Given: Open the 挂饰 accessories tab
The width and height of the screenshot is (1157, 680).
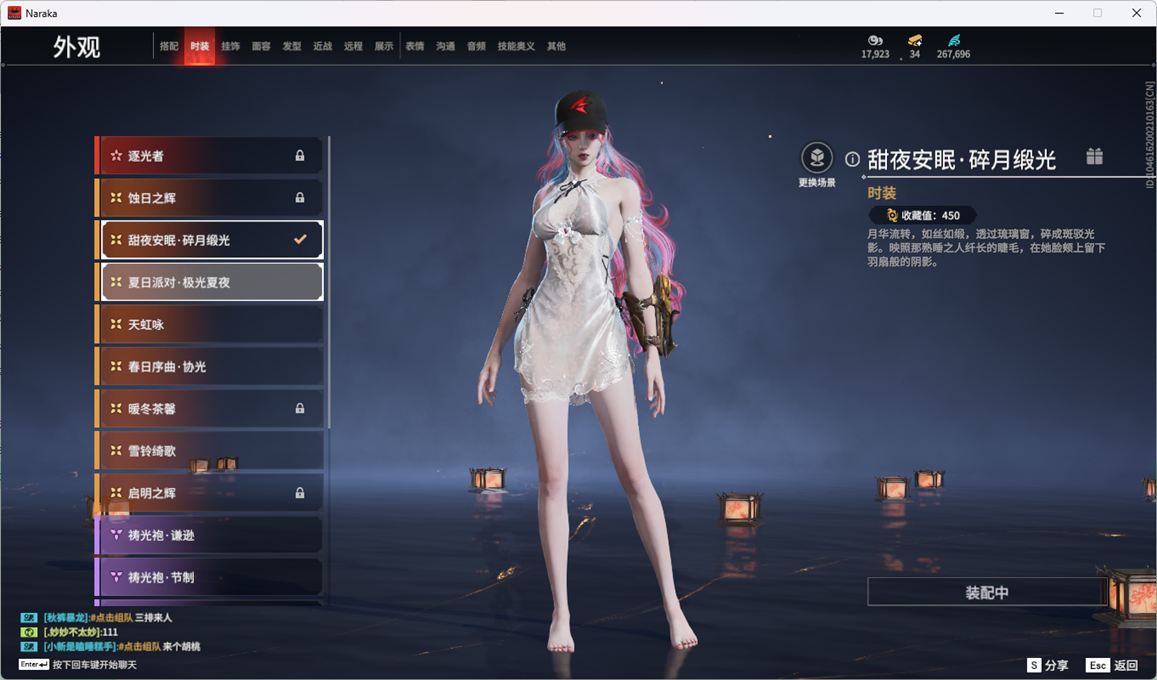Looking at the screenshot, I should (x=230, y=46).
